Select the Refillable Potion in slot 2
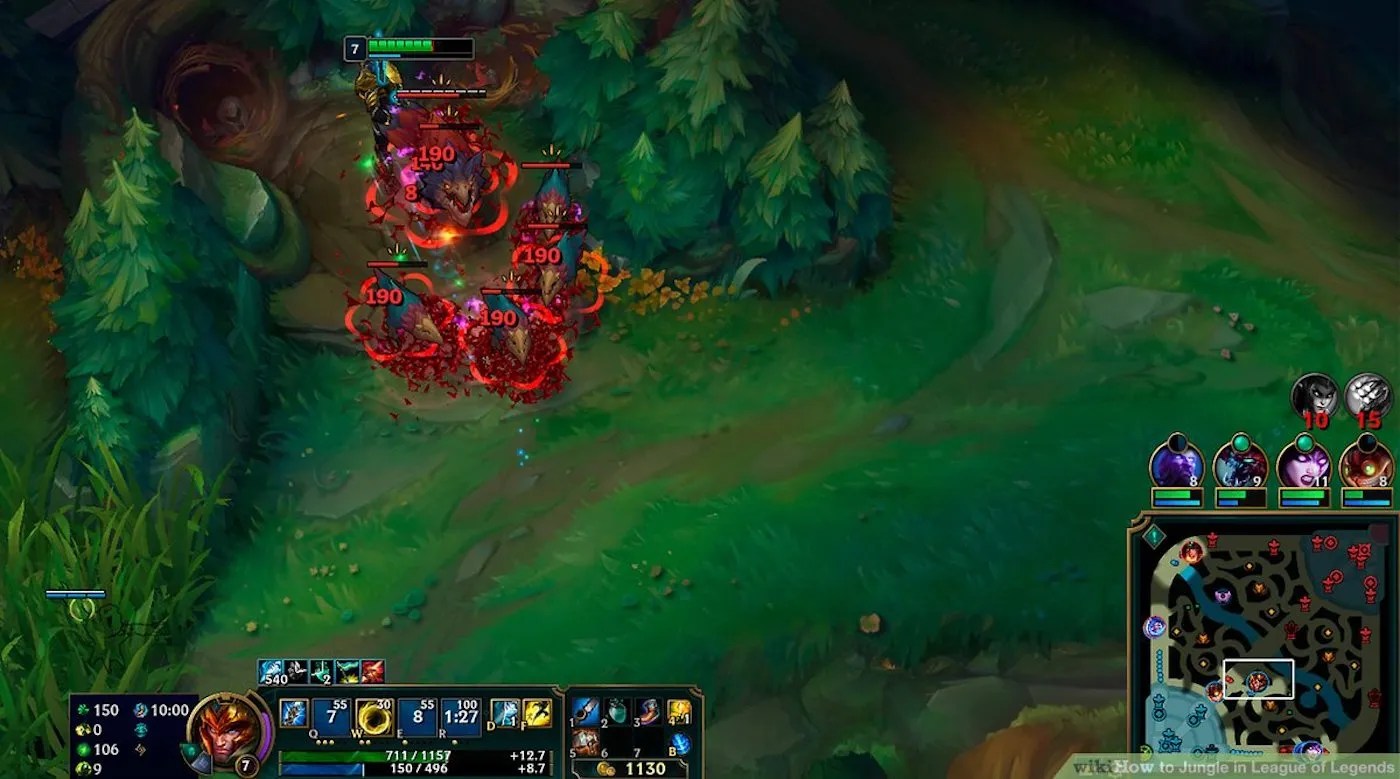 click(615, 710)
